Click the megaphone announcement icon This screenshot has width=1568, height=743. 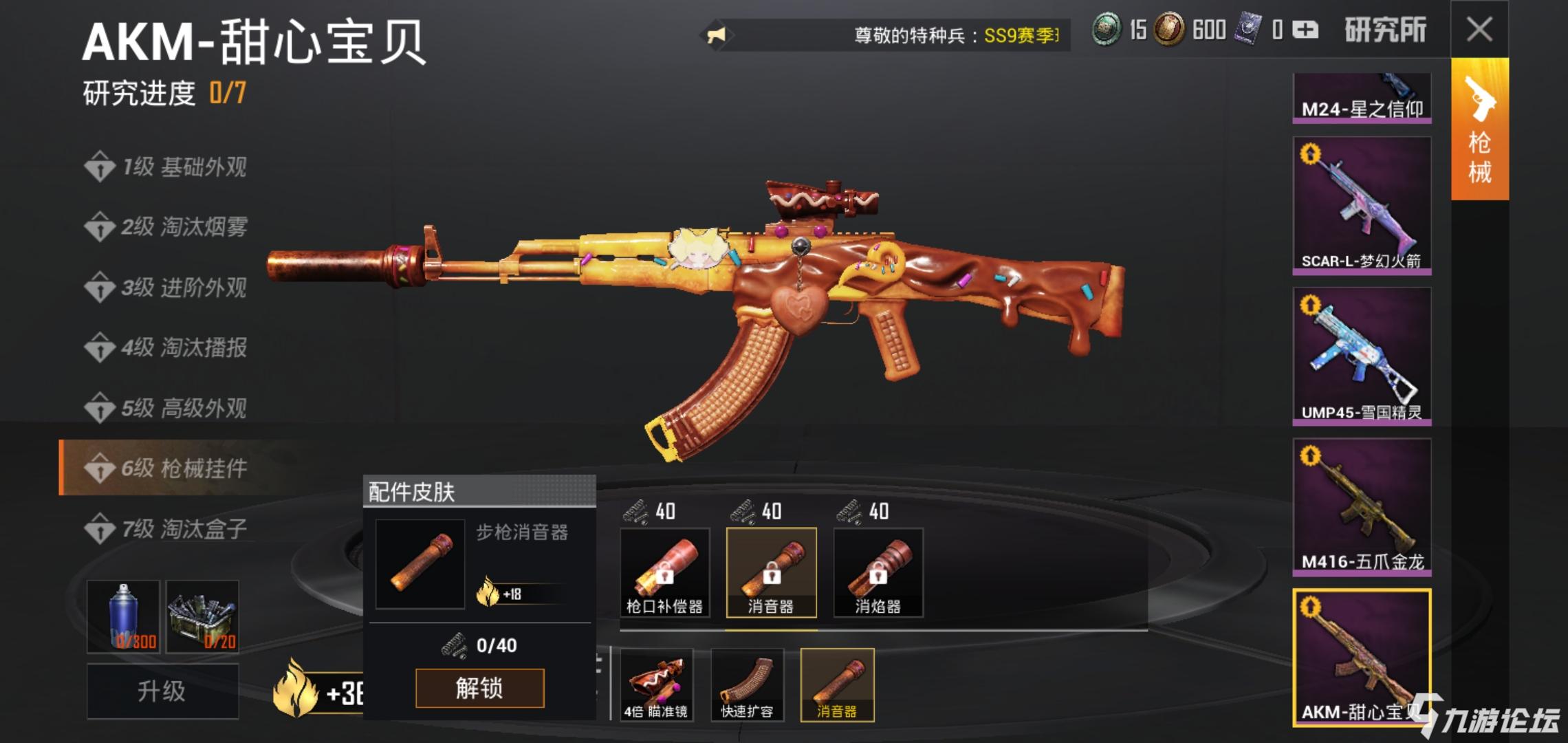[715, 31]
